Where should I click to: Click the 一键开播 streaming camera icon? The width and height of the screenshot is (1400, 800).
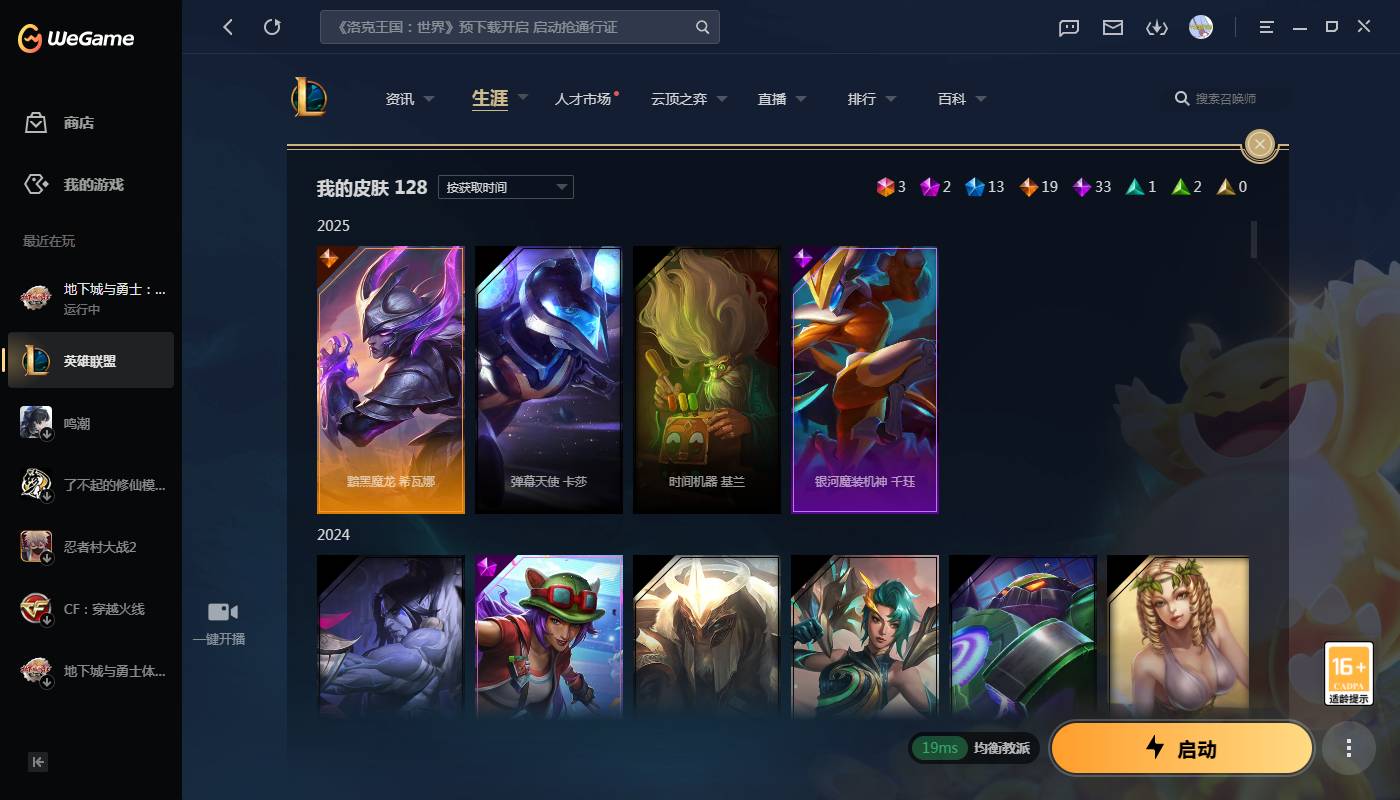click(220, 611)
